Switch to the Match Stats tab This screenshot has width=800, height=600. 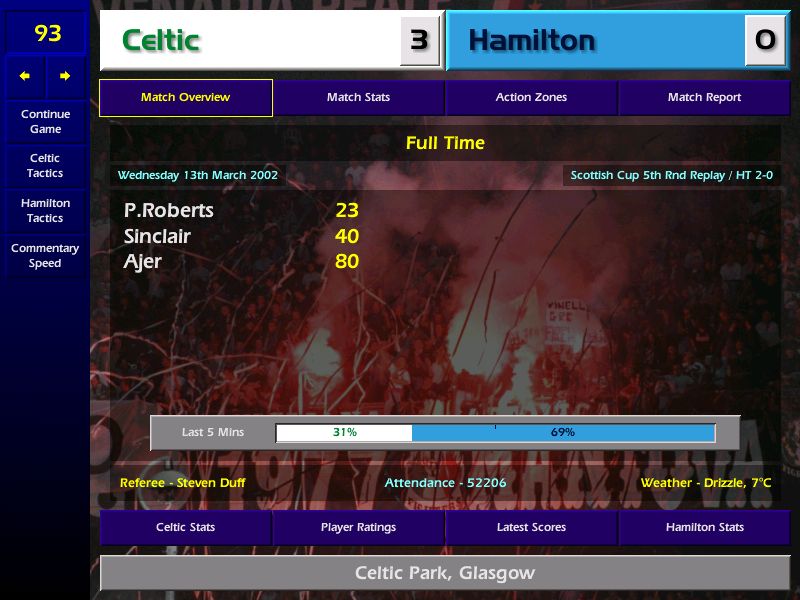358,97
